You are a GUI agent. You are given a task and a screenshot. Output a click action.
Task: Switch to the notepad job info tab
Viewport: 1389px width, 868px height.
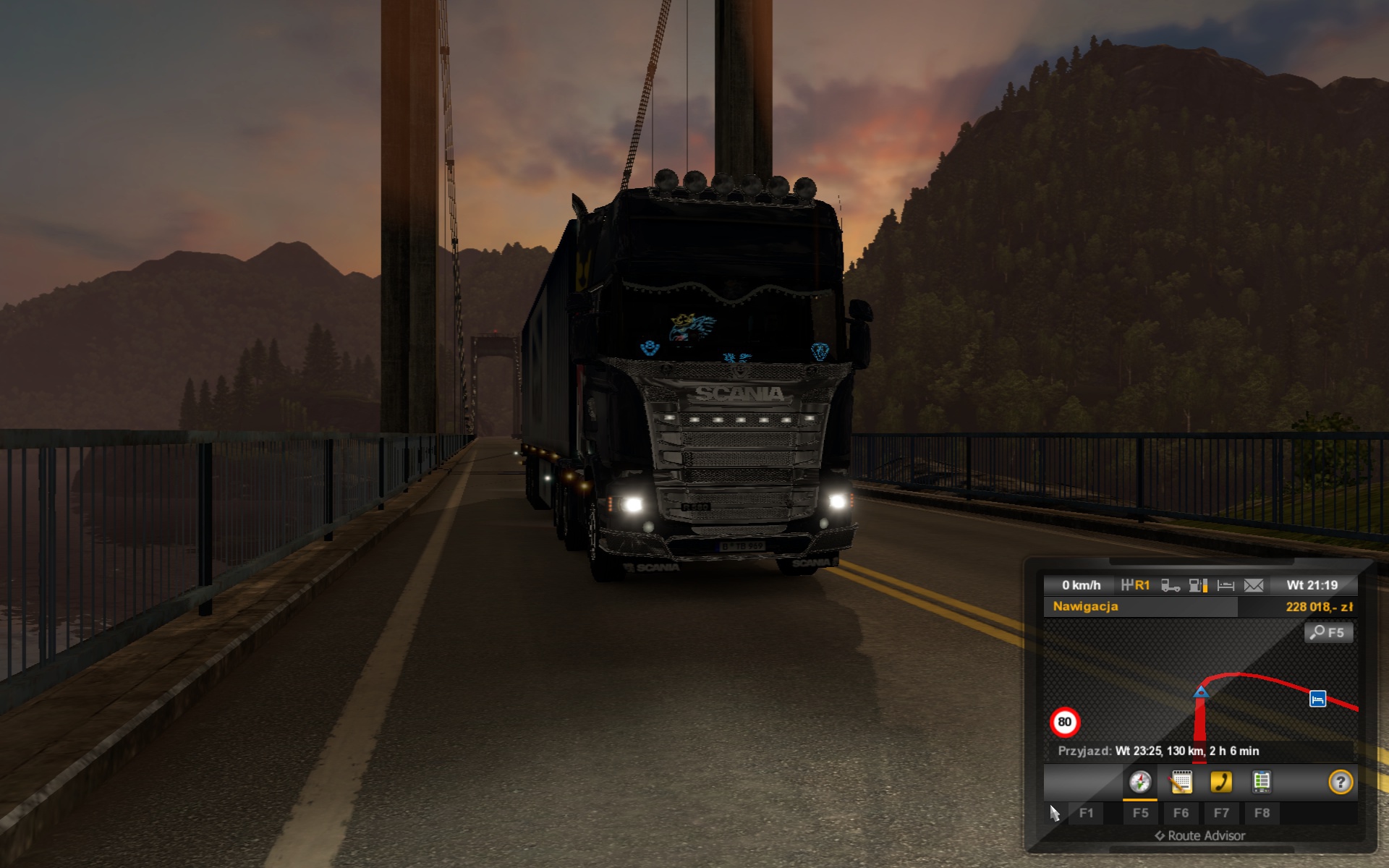(1181, 782)
